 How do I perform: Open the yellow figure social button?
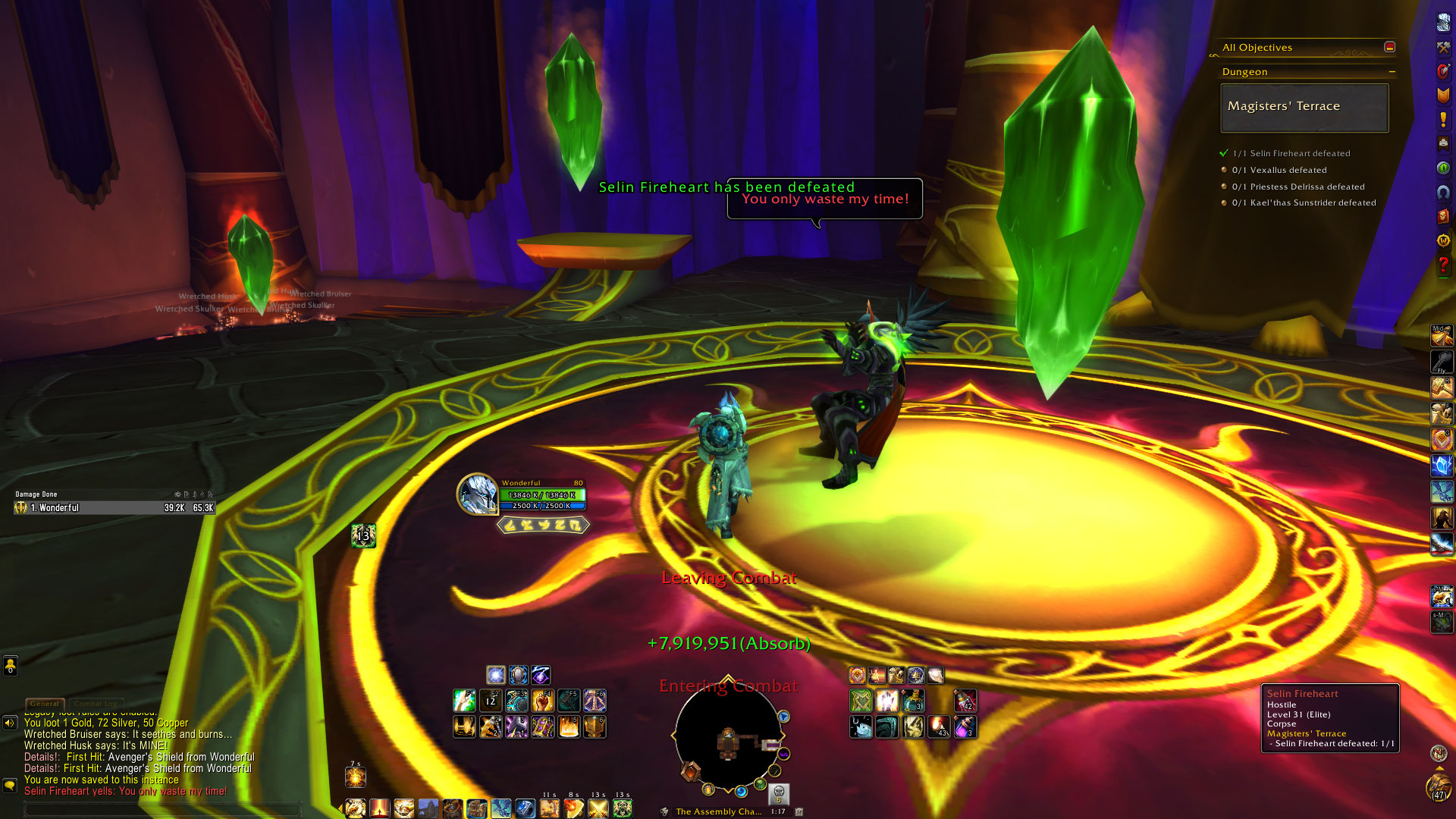10,666
